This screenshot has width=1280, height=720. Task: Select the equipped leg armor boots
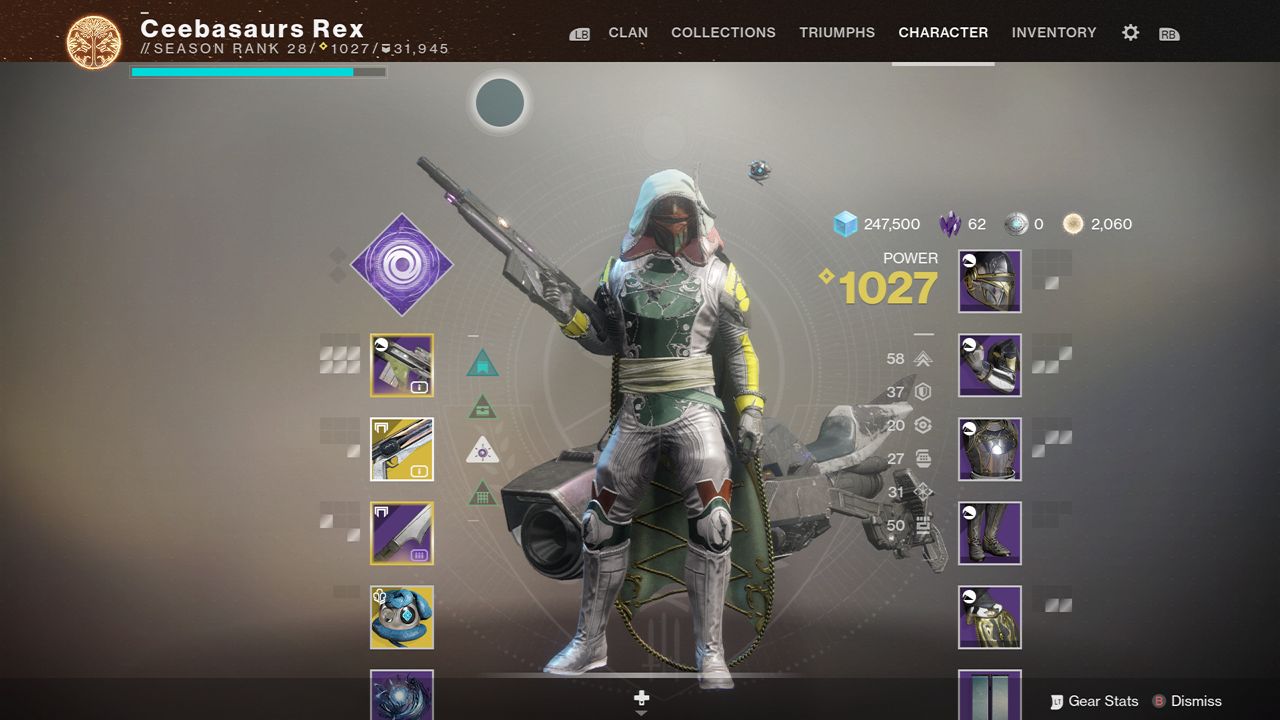point(988,533)
